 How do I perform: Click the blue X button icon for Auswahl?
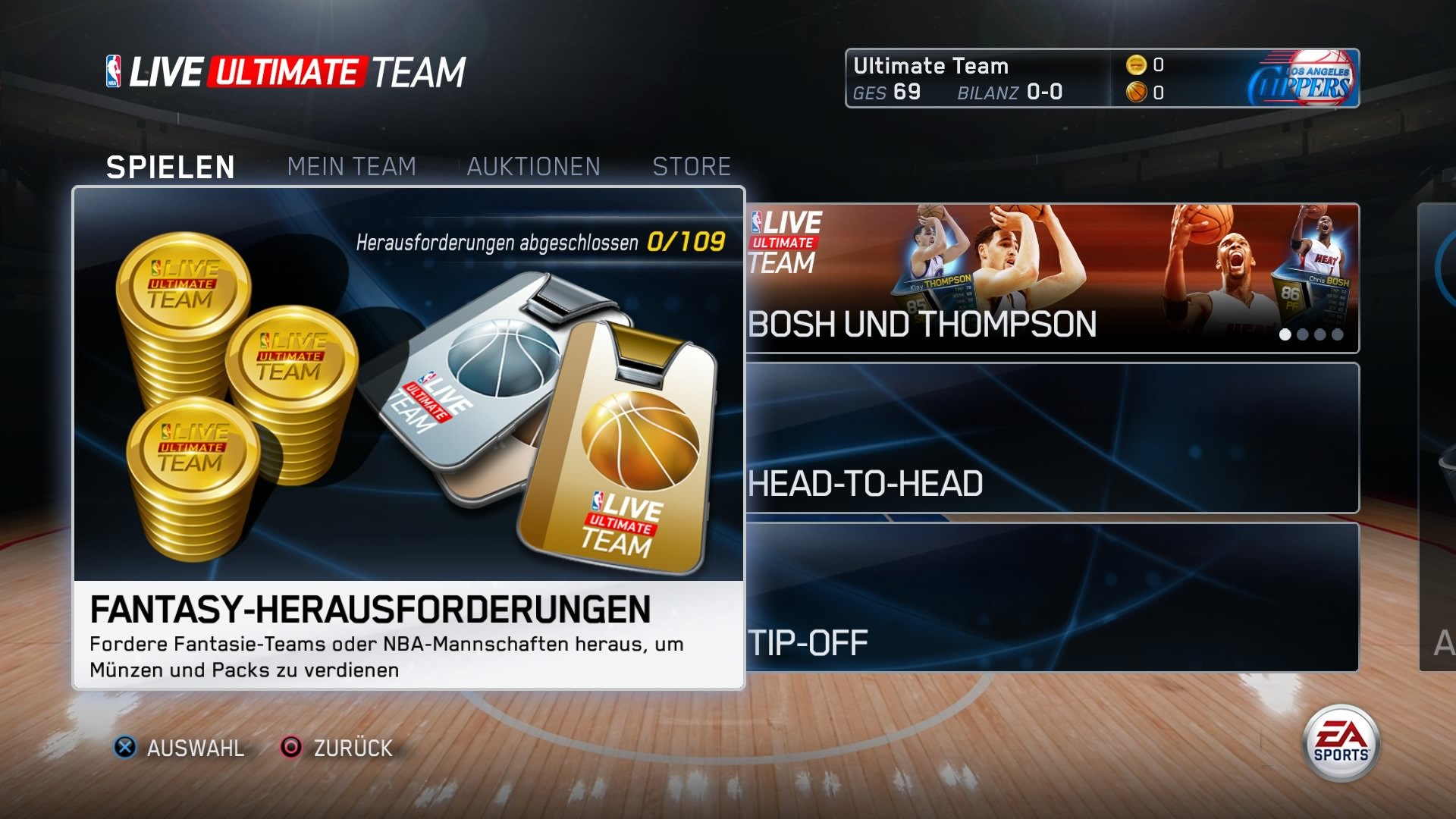coord(127,749)
